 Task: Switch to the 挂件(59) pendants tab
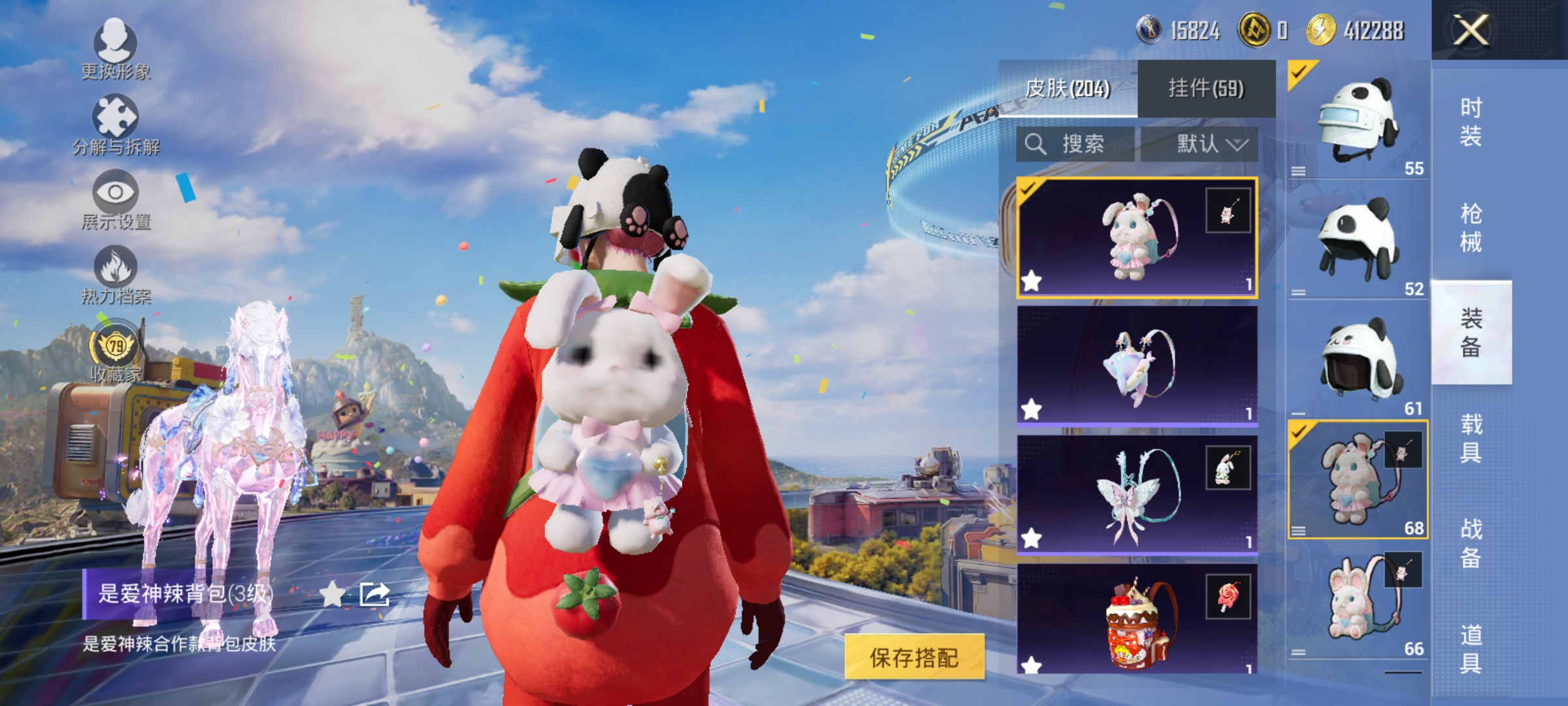pos(1207,88)
